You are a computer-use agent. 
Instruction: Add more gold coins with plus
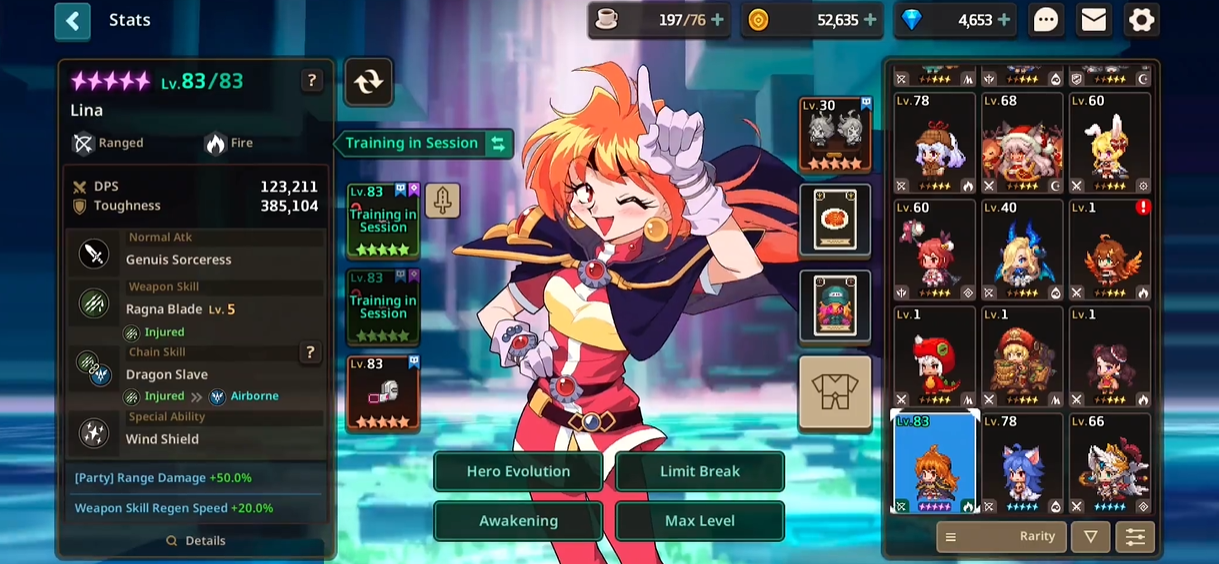(870, 20)
